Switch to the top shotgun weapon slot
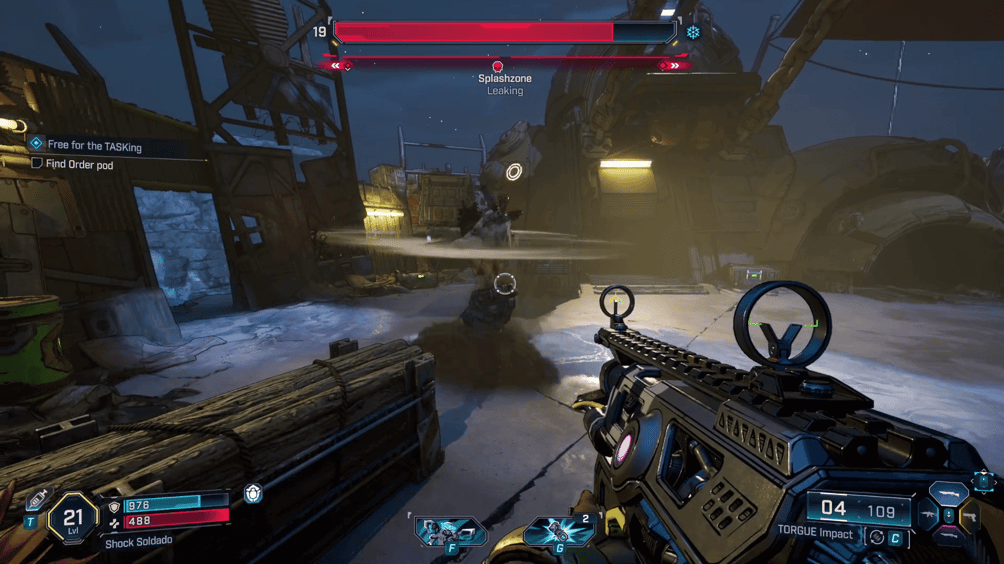1004x564 pixels. (948, 493)
